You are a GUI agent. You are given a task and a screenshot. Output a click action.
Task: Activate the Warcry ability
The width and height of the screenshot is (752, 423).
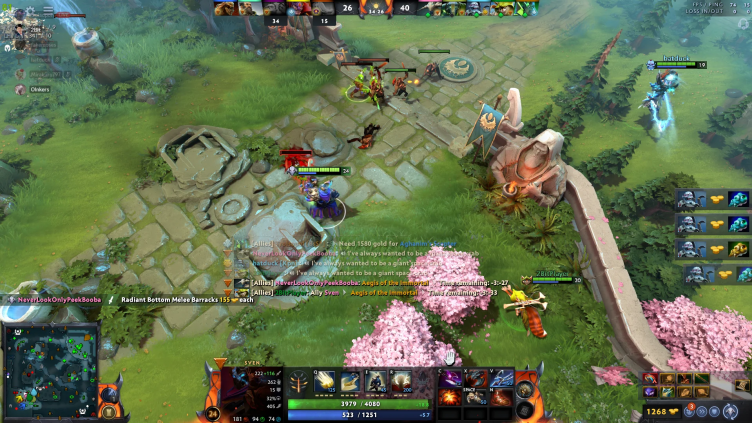tap(375, 381)
